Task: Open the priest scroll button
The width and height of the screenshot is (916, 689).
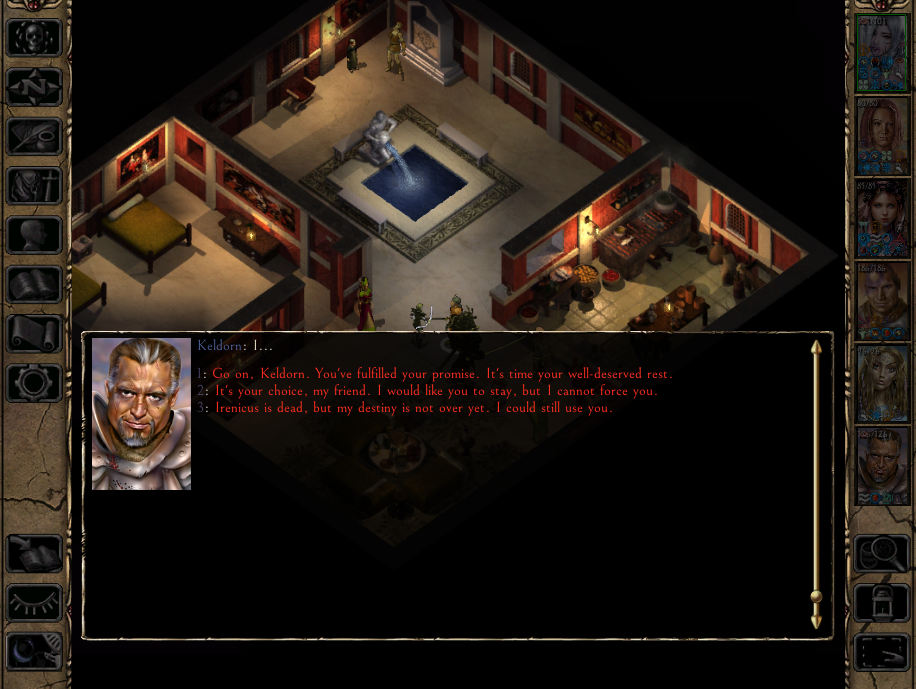Action: (35, 333)
